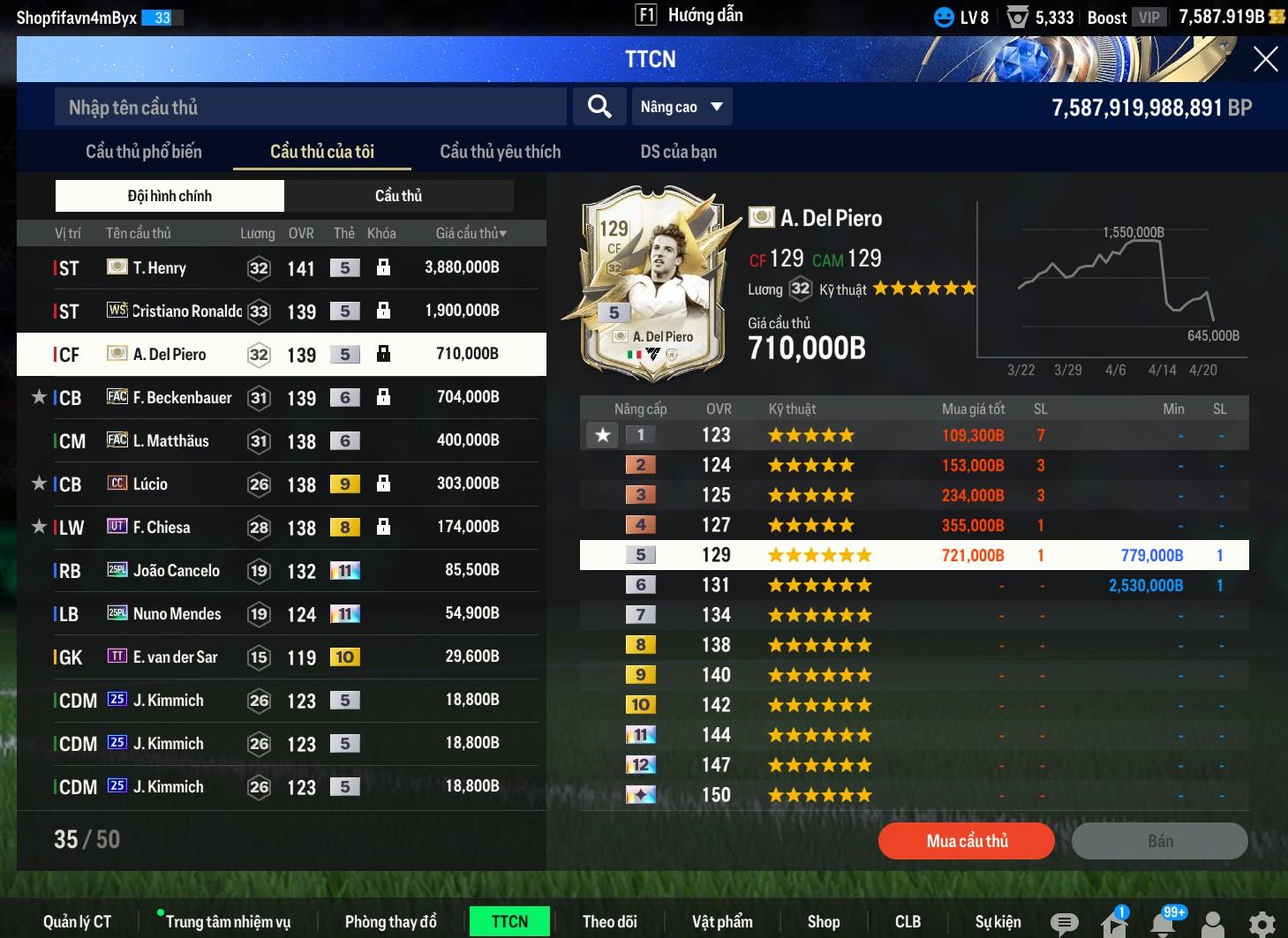
Task: Type in the Nhập tên cầu thủ search field
Action: (x=309, y=108)
